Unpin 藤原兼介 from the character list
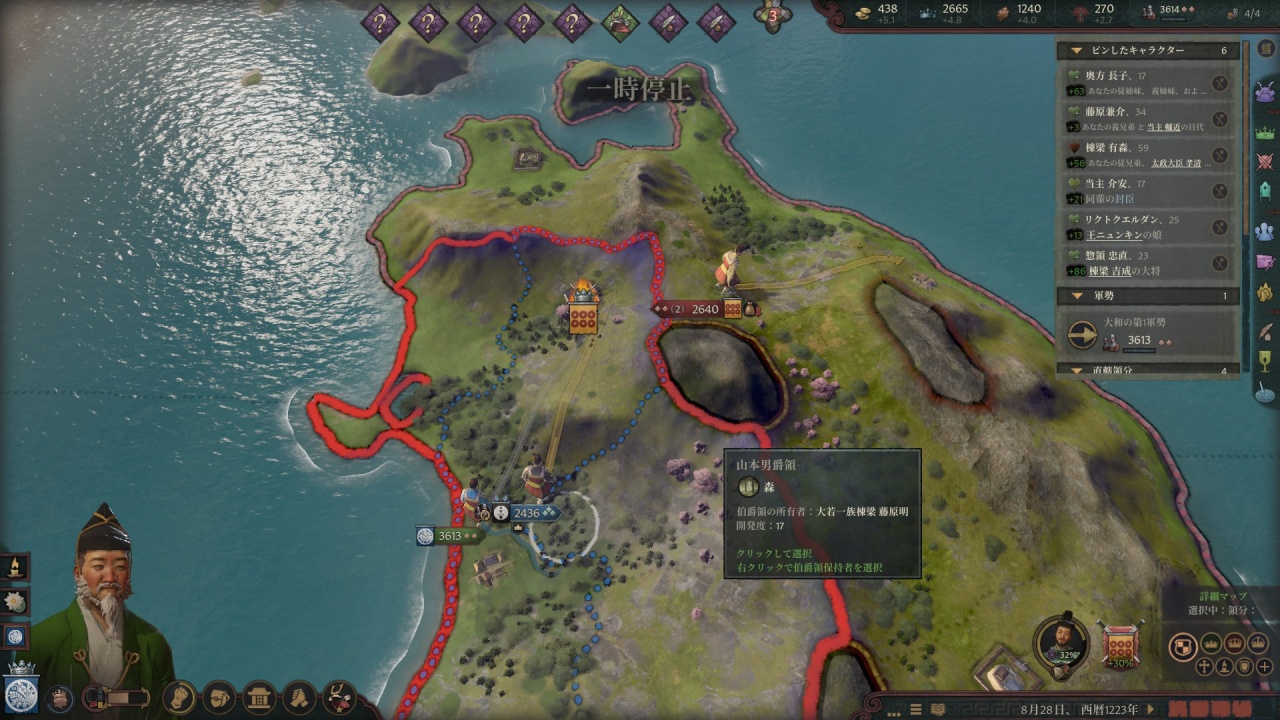 coord(1220,120)
